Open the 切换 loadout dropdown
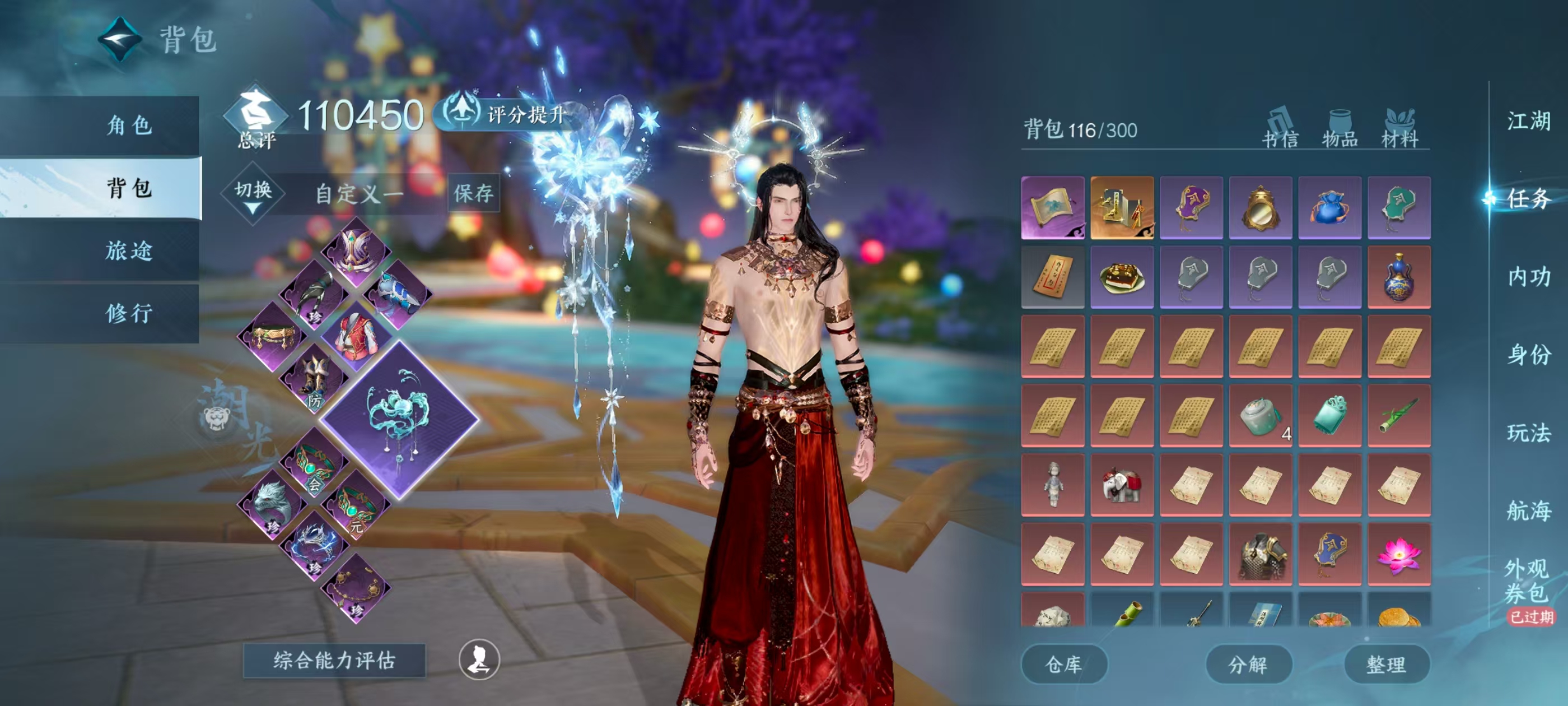Viewport: 1568px width, 706px height. pyautogui.click(x=253, y=194)
